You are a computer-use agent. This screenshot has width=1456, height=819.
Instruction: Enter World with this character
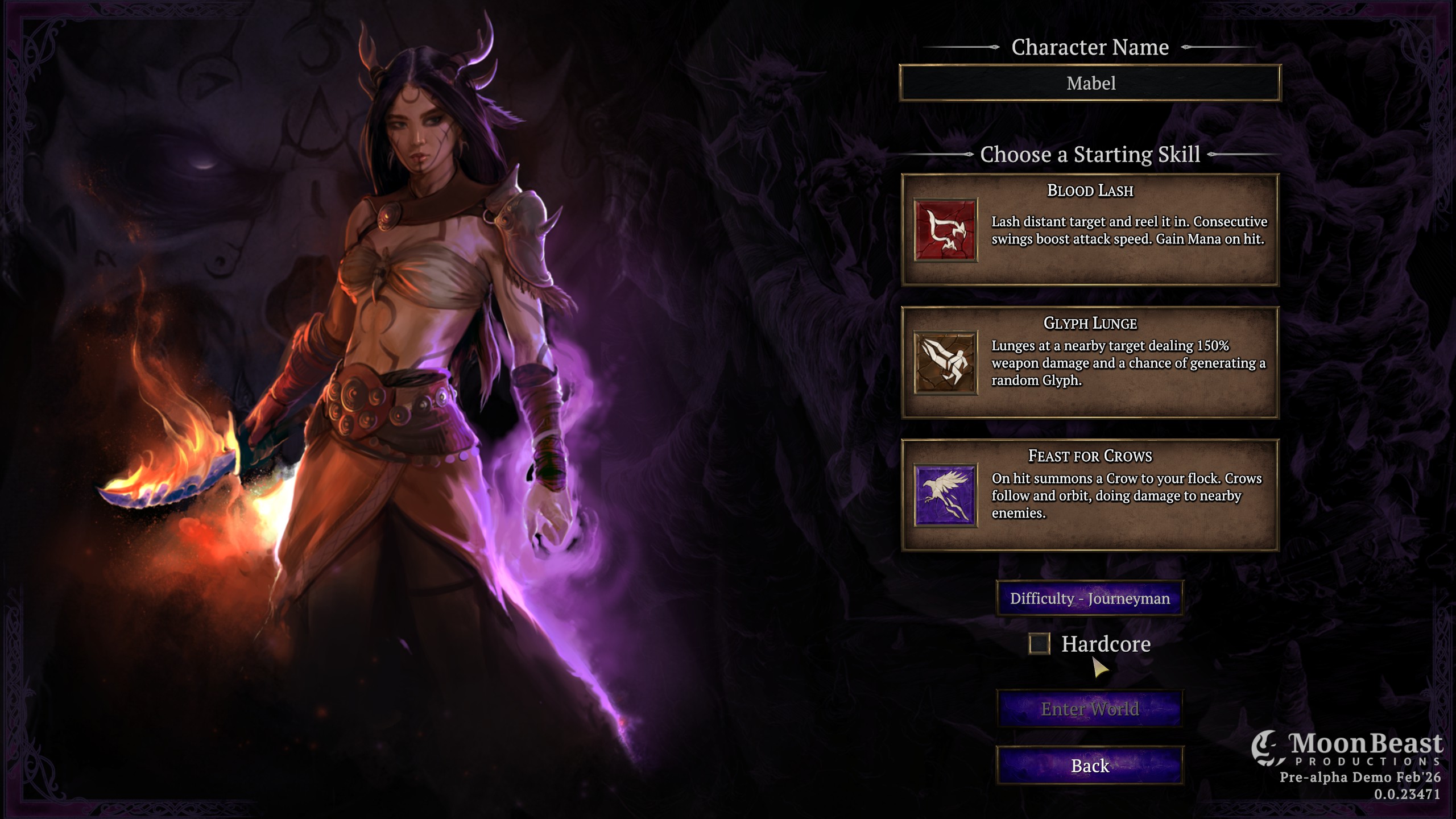pos(1090,709)
